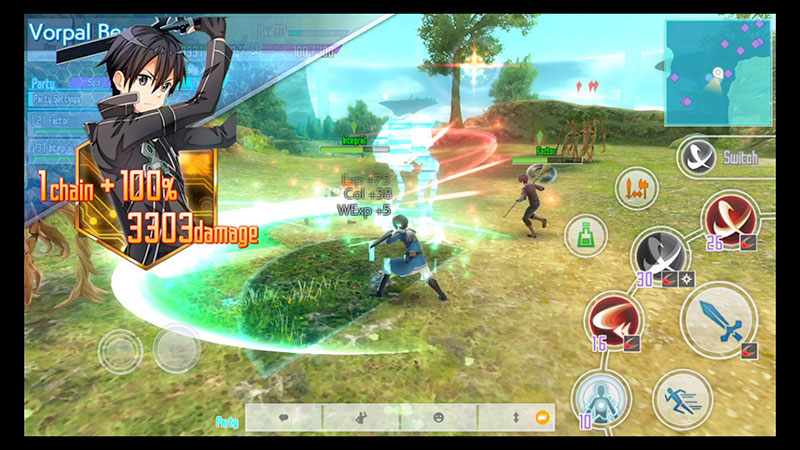Select the smiley face stamp button
Image resolution: width=800 pixels, height=450 pixels.
(438, 418)
